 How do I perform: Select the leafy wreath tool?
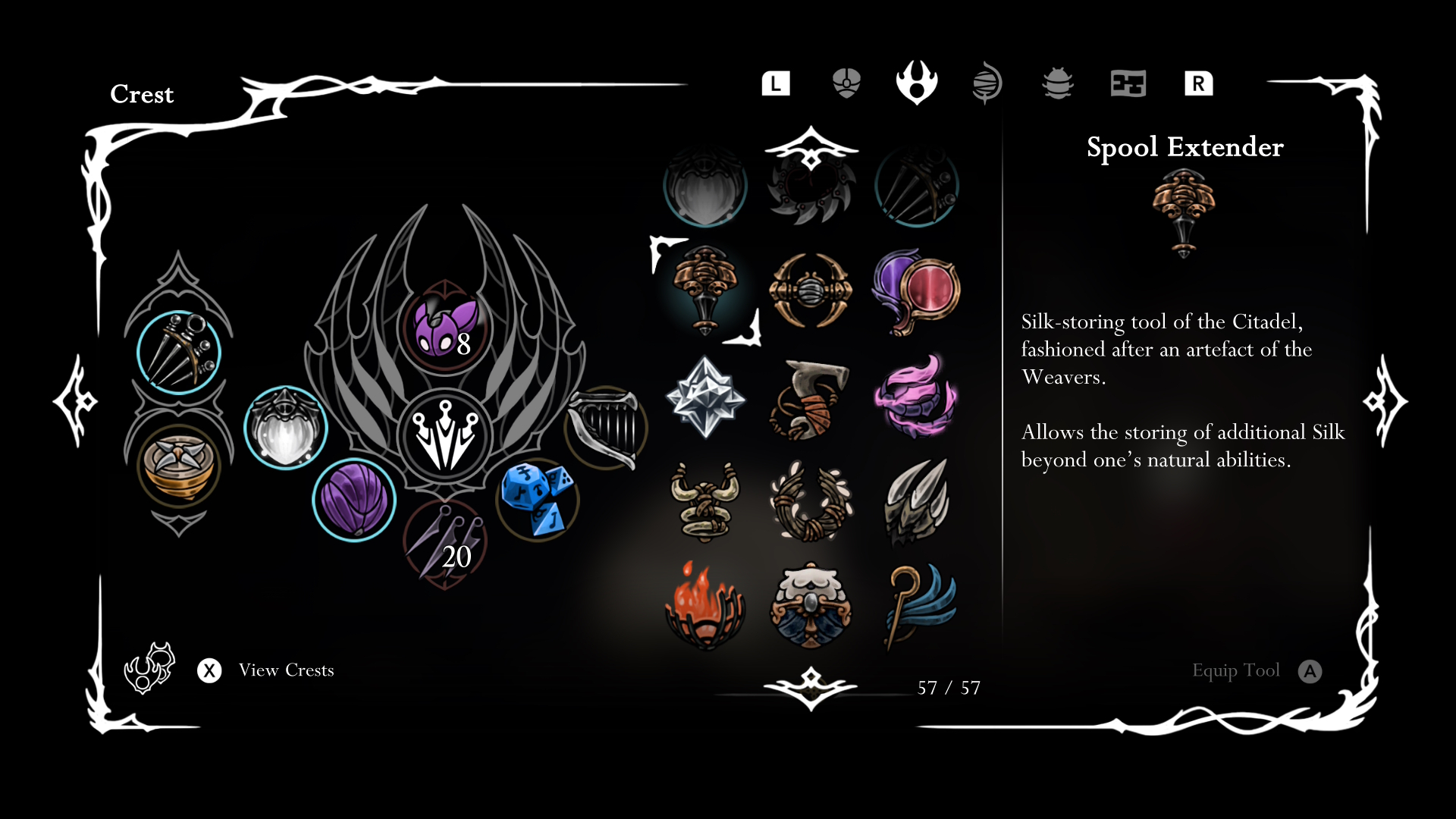(x=811, y=501)
